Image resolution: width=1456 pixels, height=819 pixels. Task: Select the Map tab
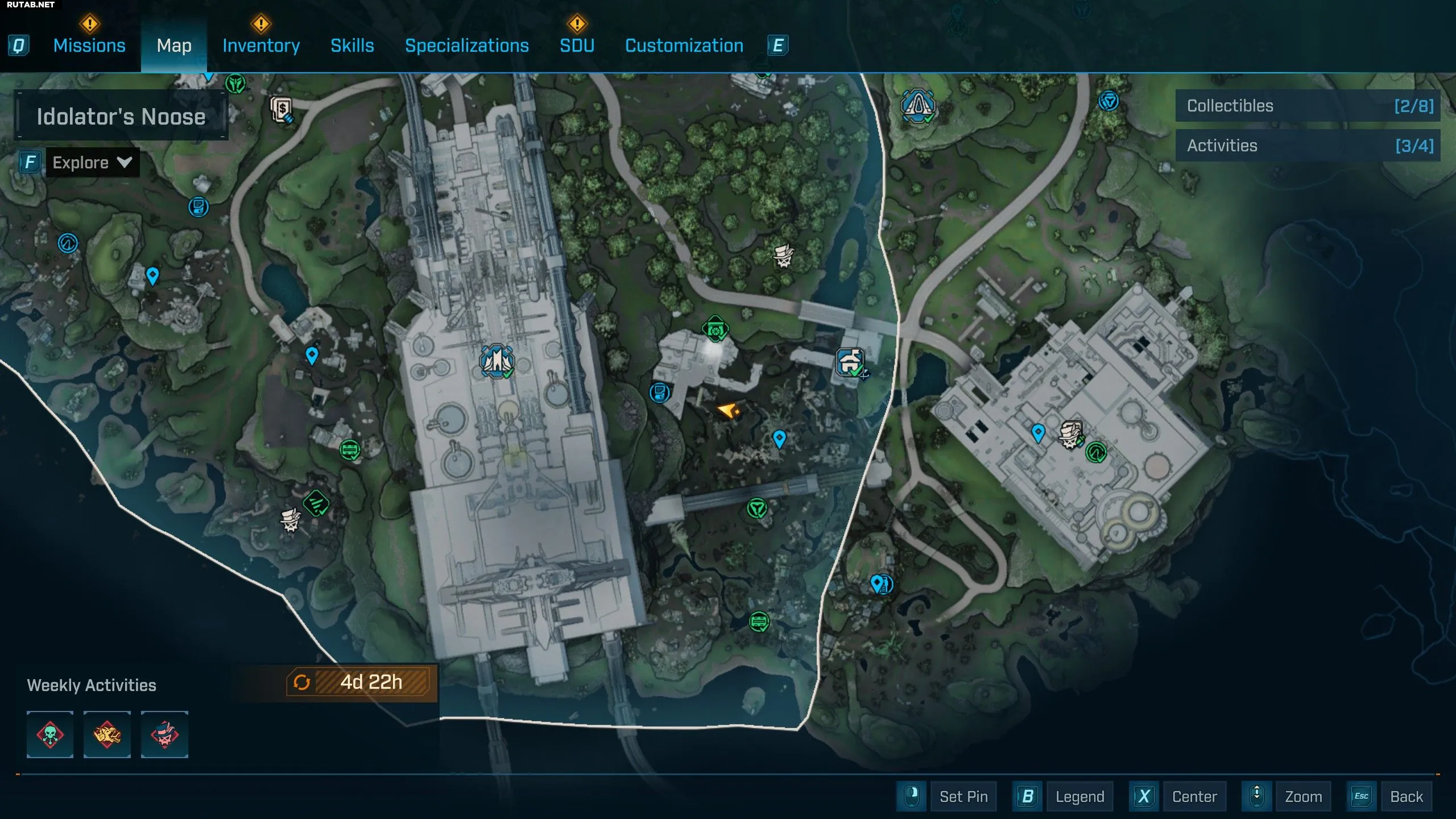coord(174,45)
